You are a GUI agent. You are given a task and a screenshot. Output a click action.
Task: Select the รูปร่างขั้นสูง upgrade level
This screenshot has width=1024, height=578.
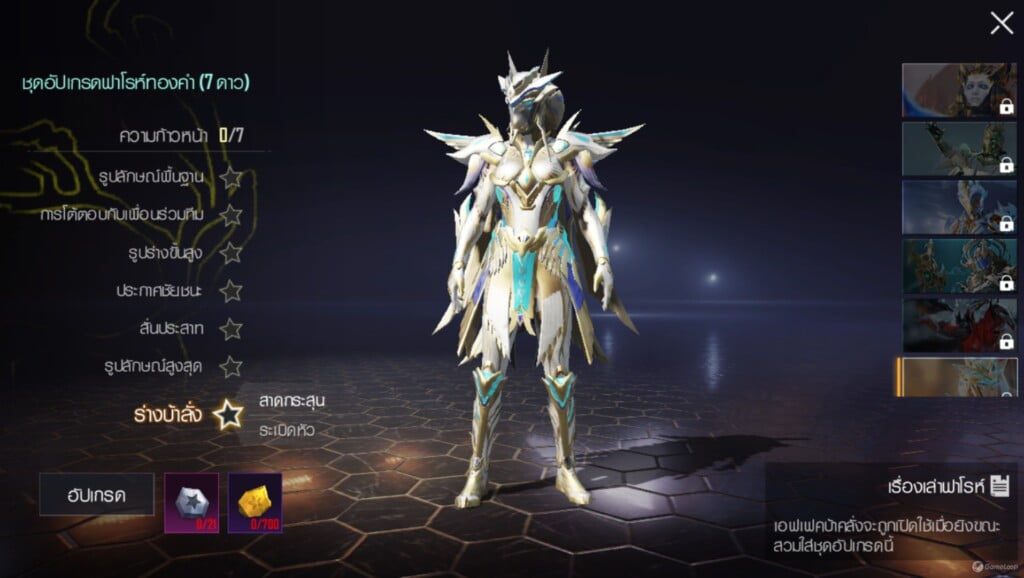pyautogui.click(x=231, y=253)
